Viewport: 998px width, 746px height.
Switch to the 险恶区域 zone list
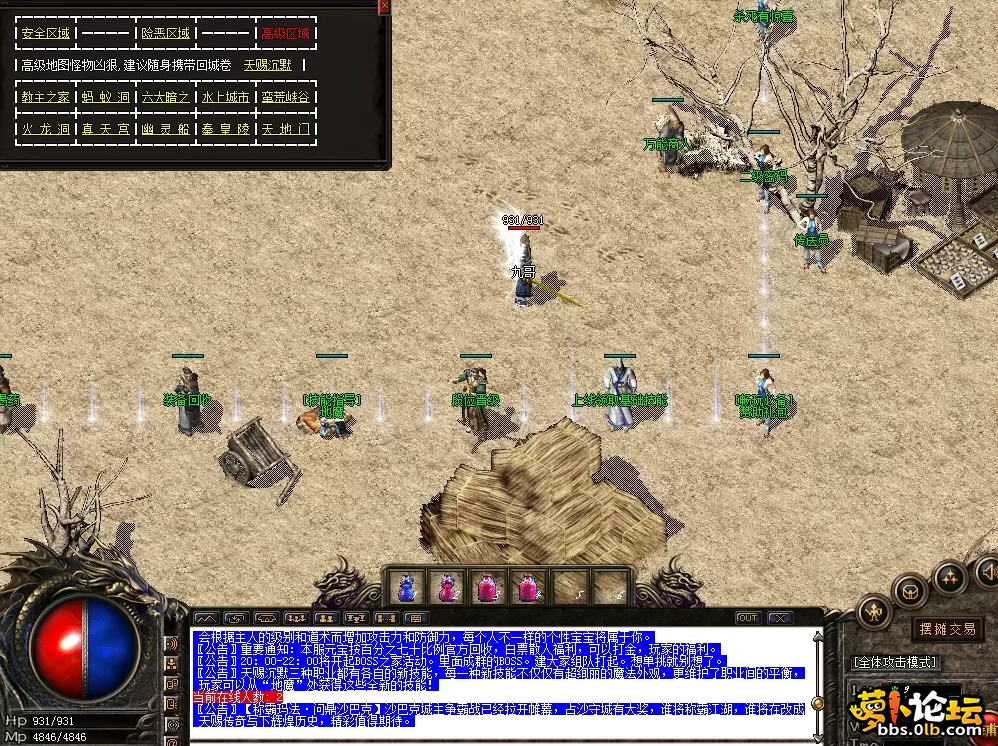tap(166, 33)
